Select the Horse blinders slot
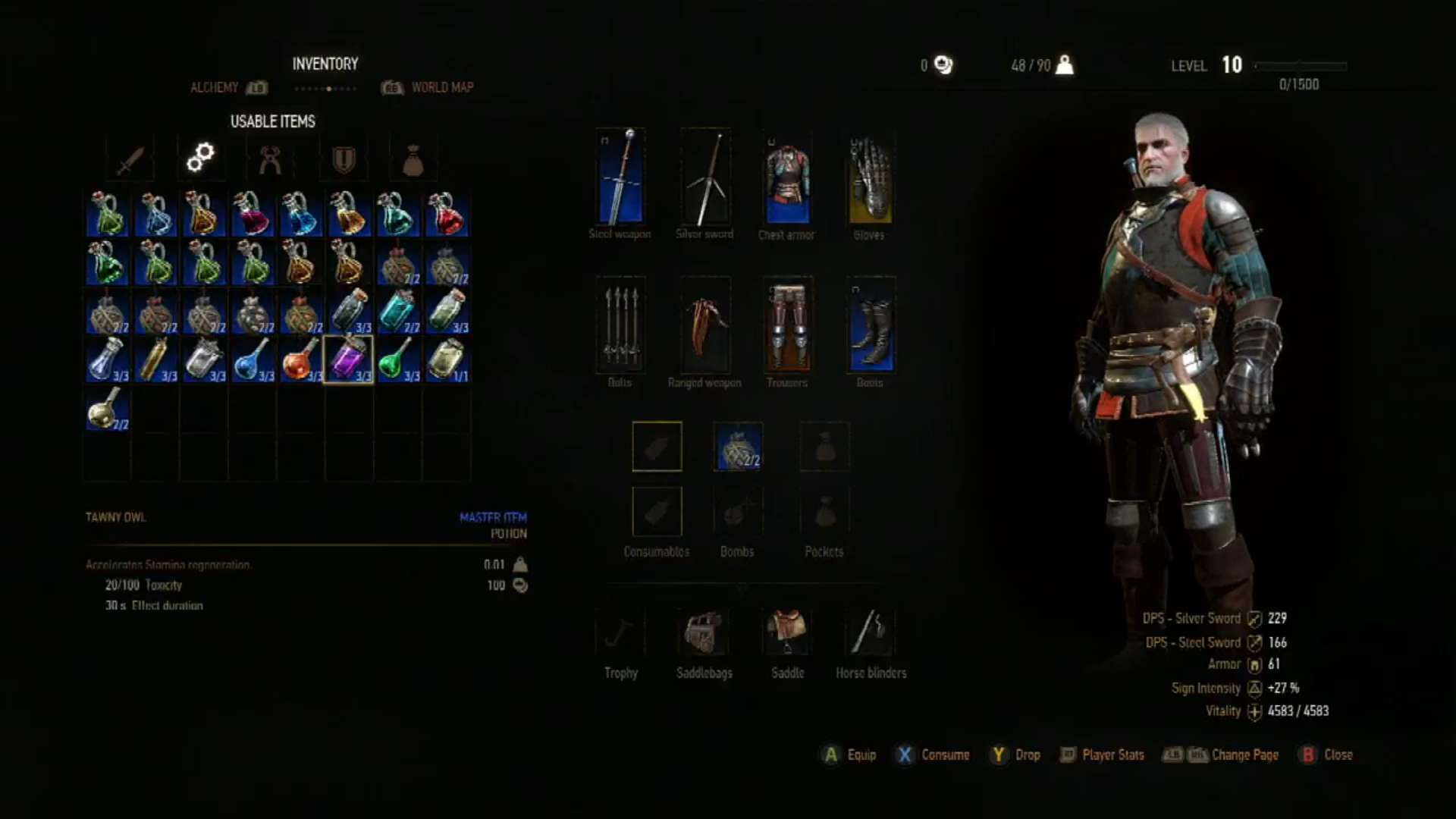Image resolution: width=1456 pixels, height=819 pixels. pos(870,633)
